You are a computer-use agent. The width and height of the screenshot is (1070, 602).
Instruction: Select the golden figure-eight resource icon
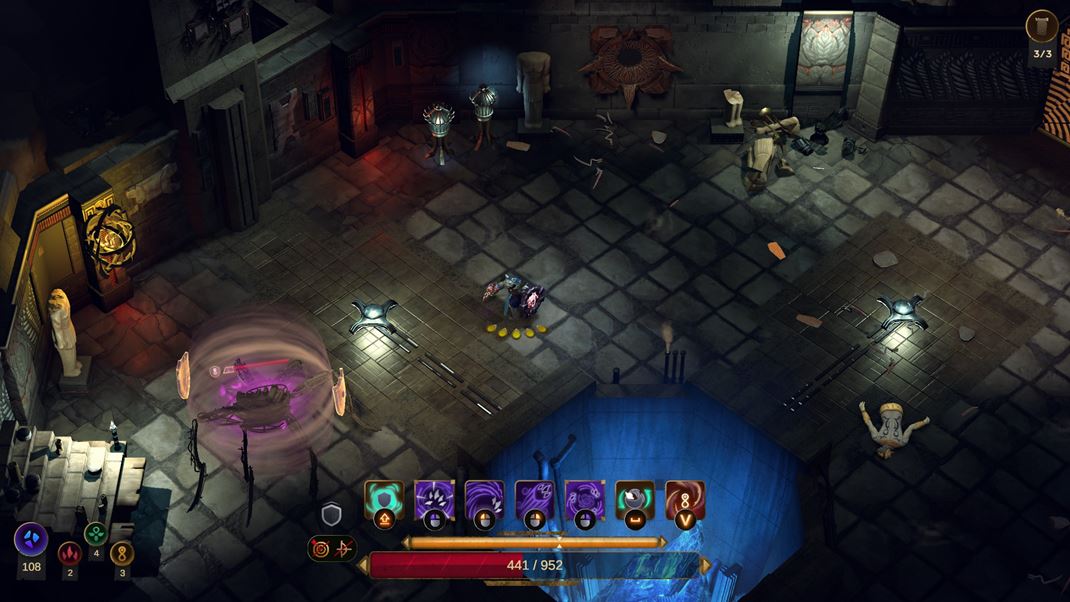(x=122, y=553)
